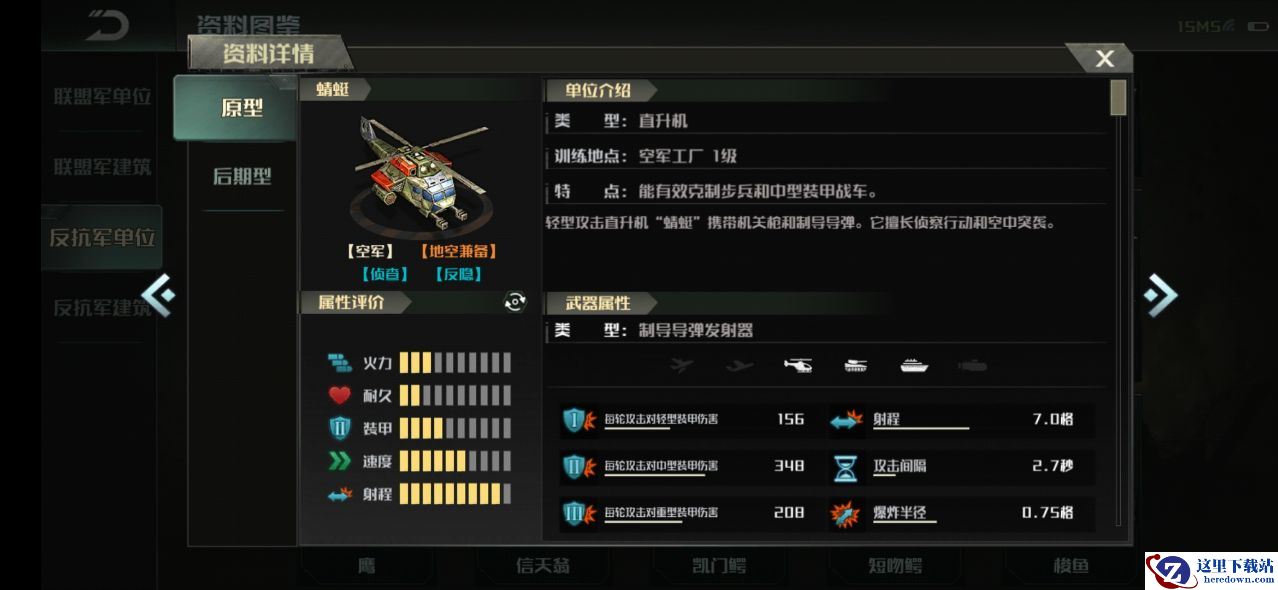Viewport: 1278px width, 590px height.
Task: Go back using the top-left return arrow
Action: pyautogui.click(x=107, y=26)
